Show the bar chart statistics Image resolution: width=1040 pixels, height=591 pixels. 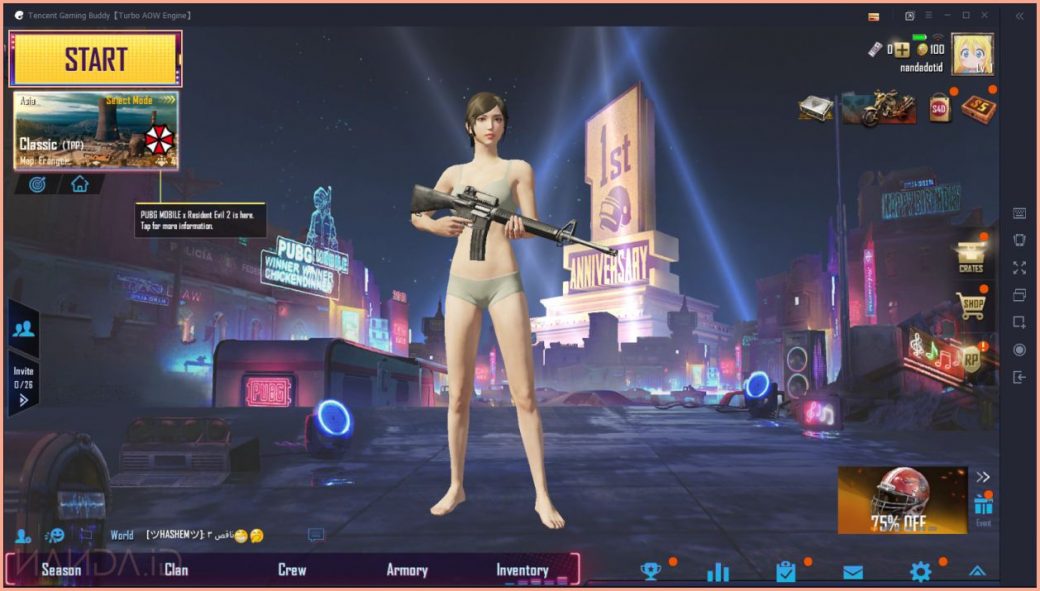tap(718, 572)
